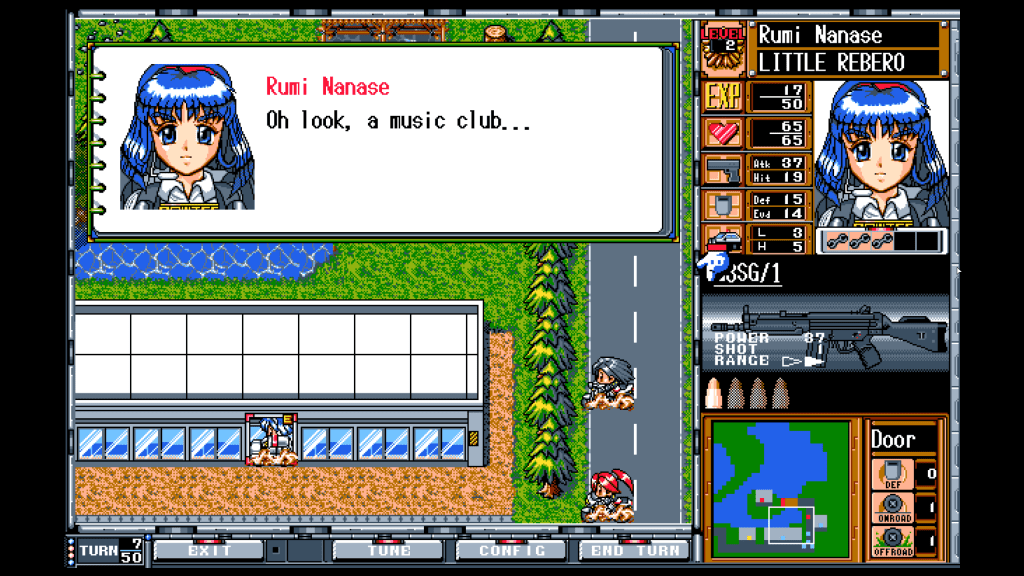
Task: Open the CONFIG settings
Action: 511,550
